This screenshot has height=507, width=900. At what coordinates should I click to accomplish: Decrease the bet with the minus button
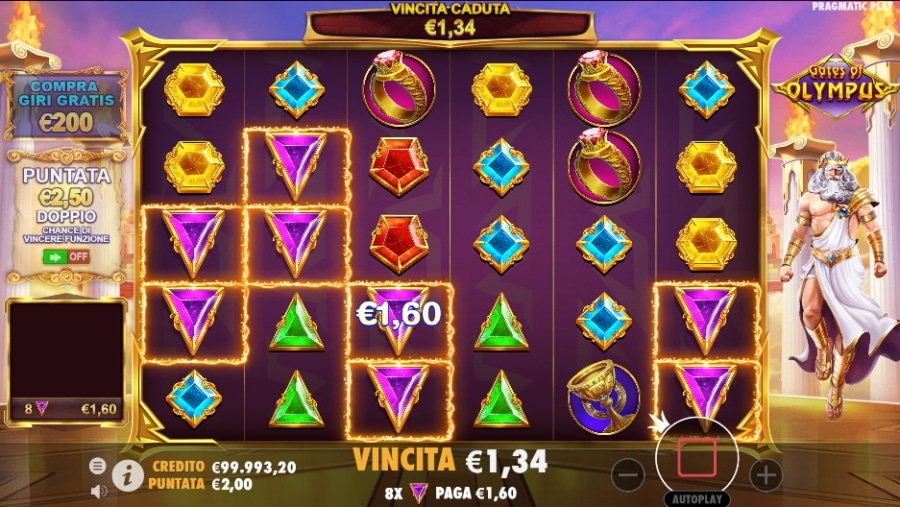click(627, 475)
